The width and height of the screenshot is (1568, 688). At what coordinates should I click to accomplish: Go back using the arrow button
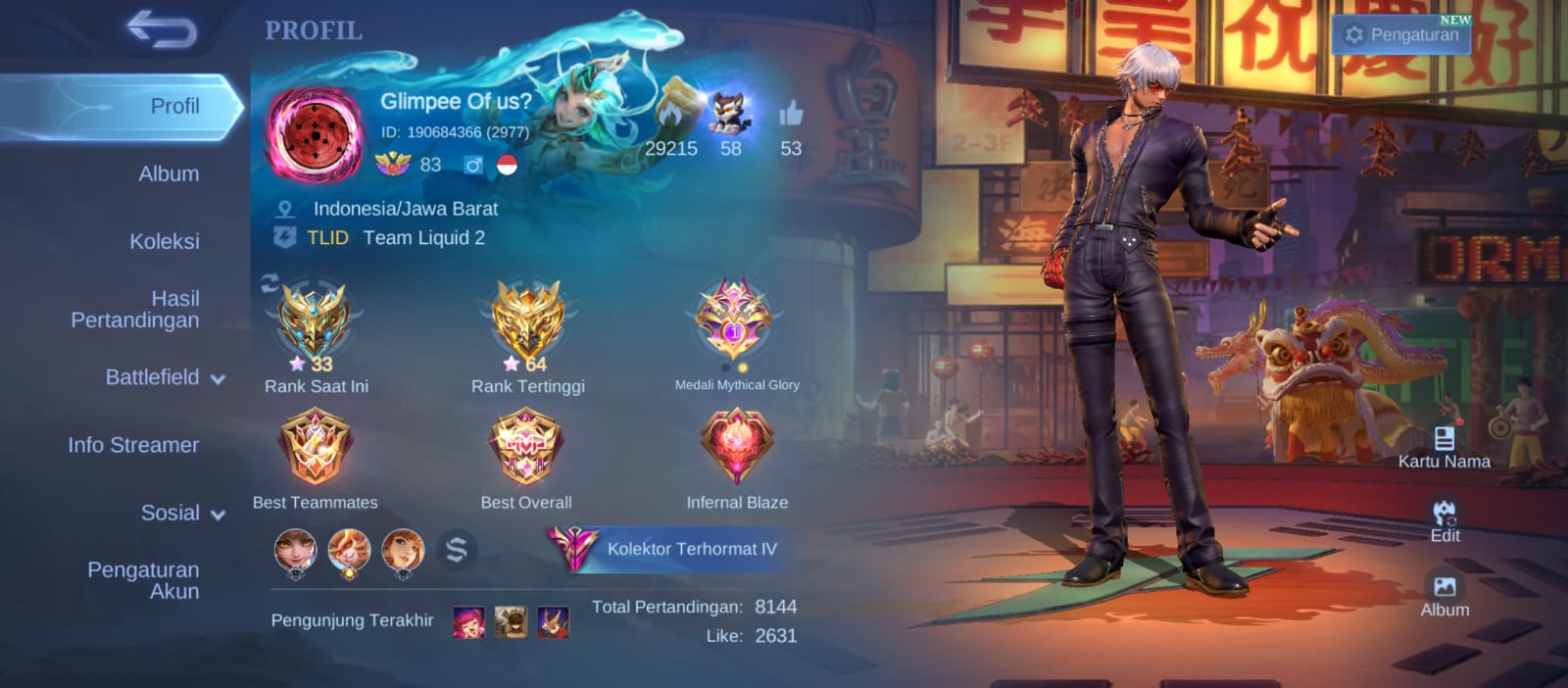162,30
